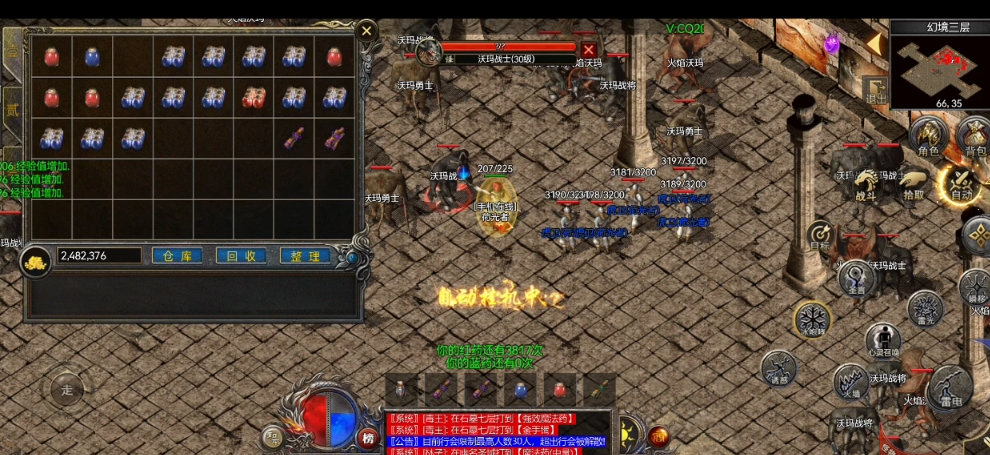Close the 沃玛战士 target frame
Image resolution: width=990 pixels, height=455 pixels.
[x=589, y=50]
